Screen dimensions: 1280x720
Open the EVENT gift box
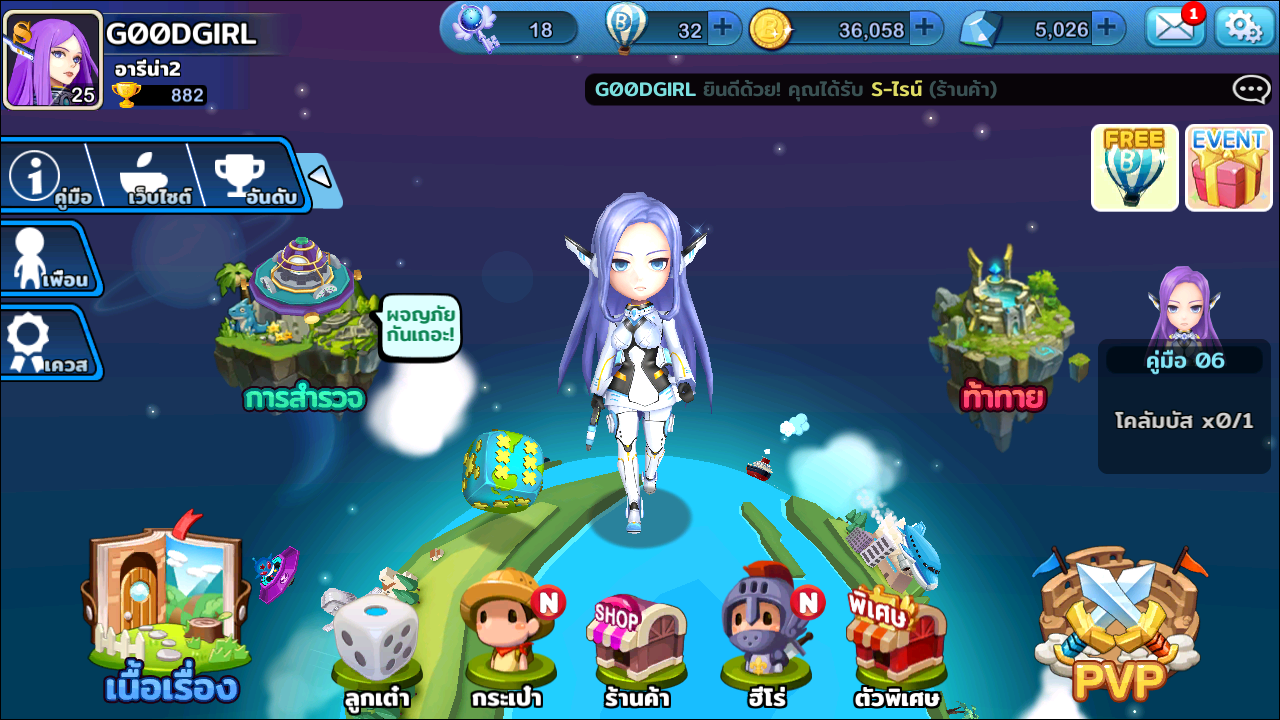[1228, 168]
